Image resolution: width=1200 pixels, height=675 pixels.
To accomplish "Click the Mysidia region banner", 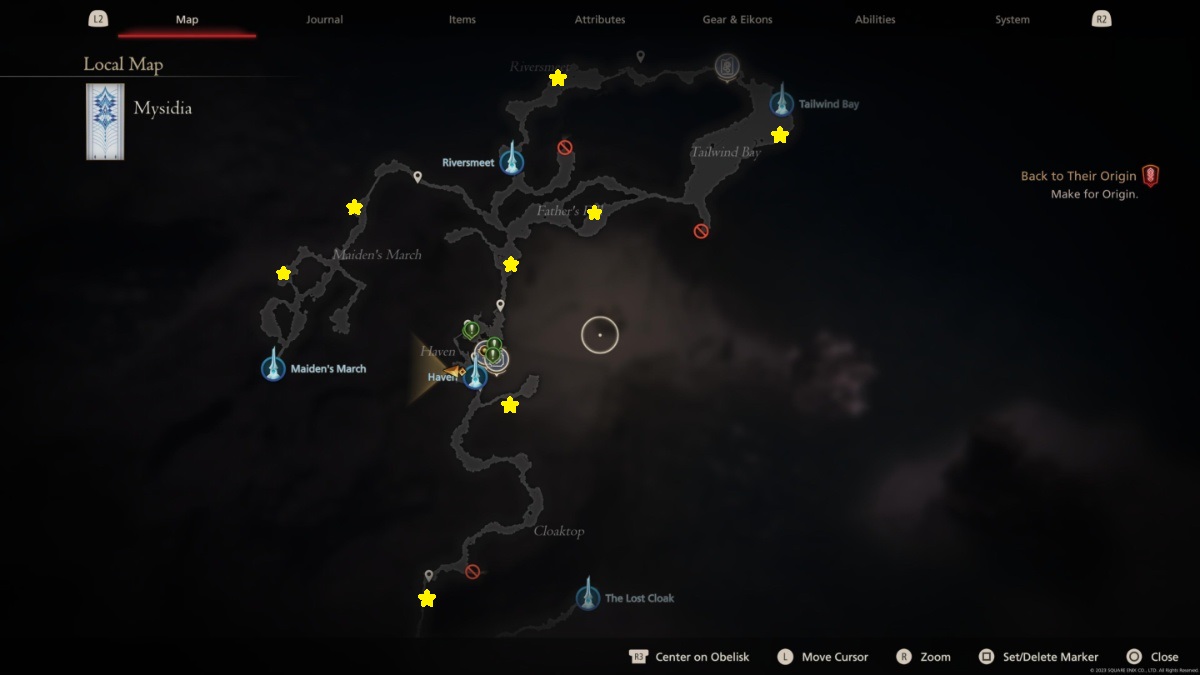I will [x=105, y=122].
